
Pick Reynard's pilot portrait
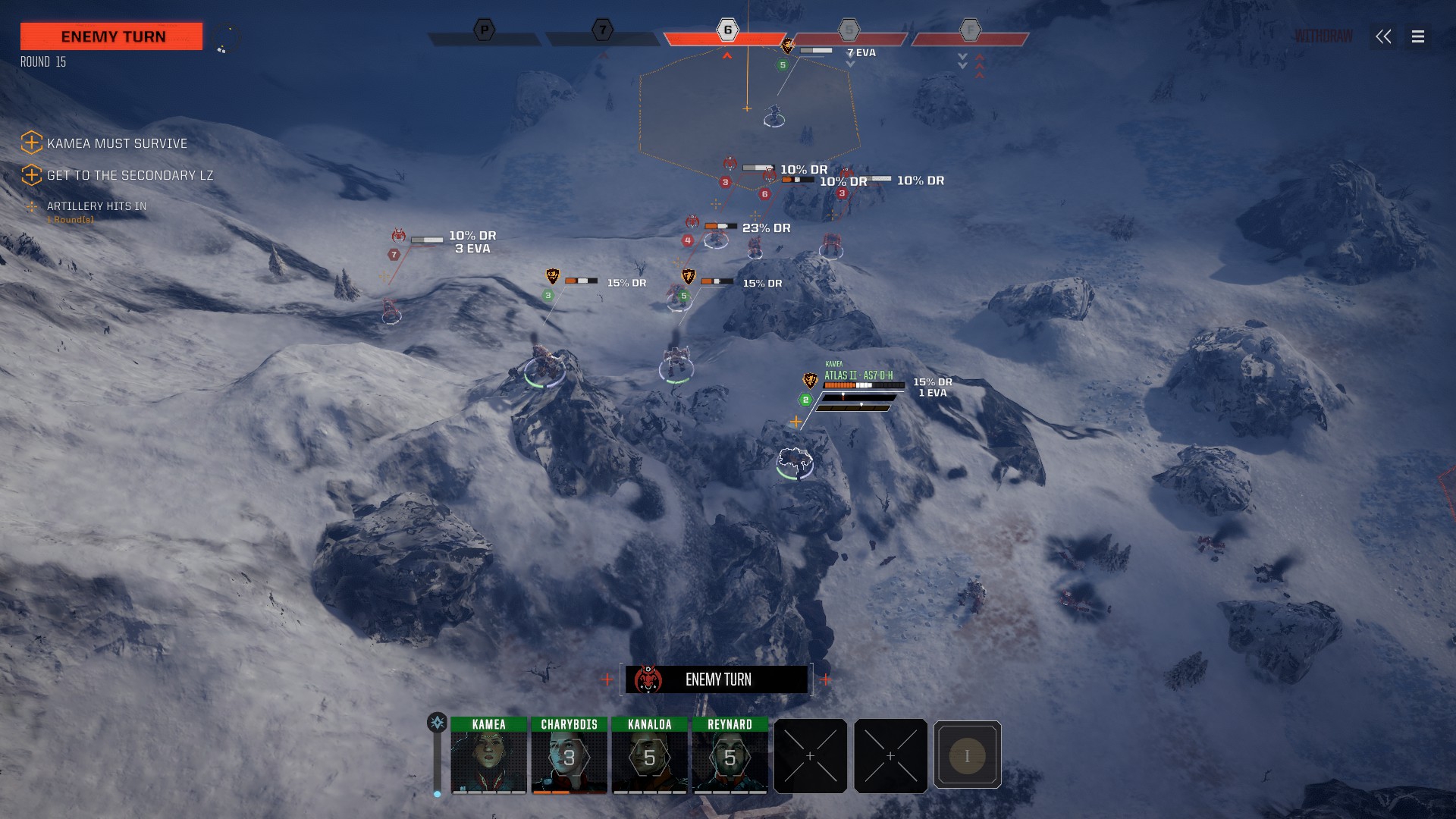tap(730, 756)
